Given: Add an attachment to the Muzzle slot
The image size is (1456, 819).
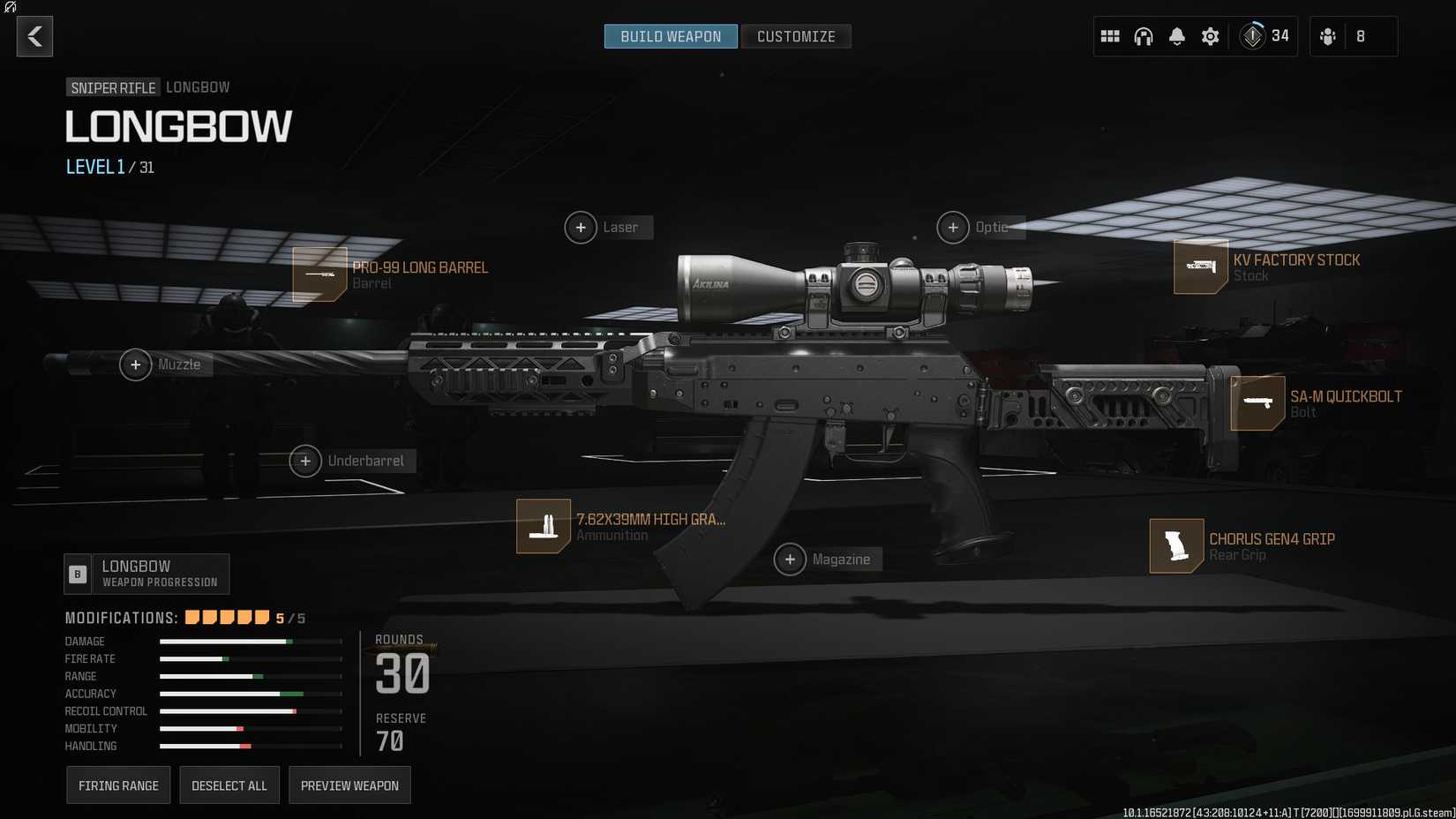Looking at the screenshot, I should 135,364.
